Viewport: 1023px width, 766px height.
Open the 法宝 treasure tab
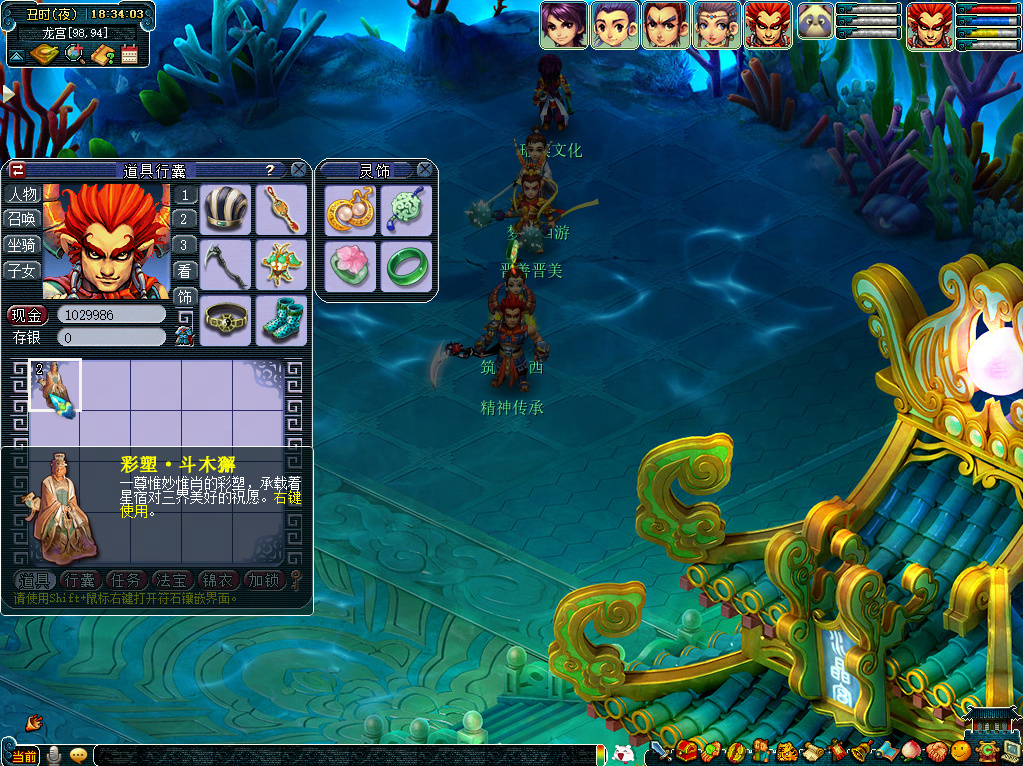pyautogui.click(x=172, y=580)
